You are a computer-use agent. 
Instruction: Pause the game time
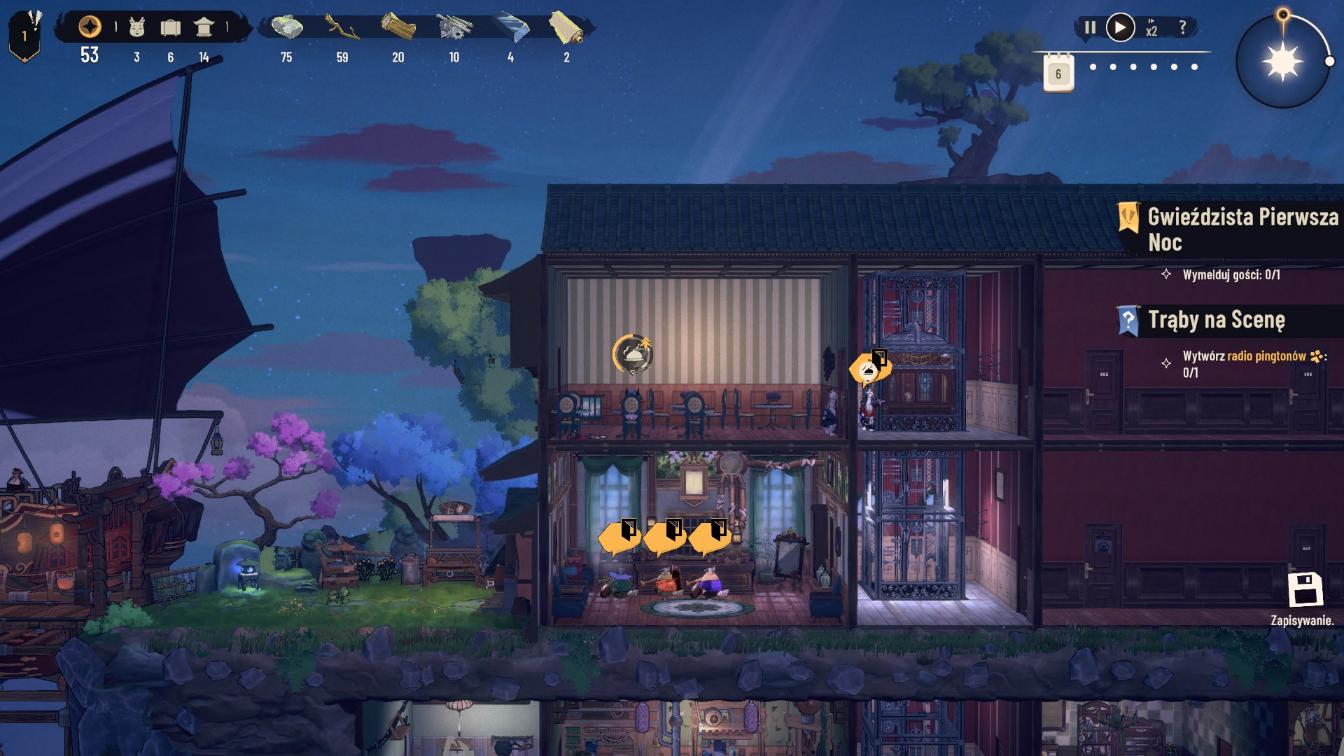[x=1090, y=28]
